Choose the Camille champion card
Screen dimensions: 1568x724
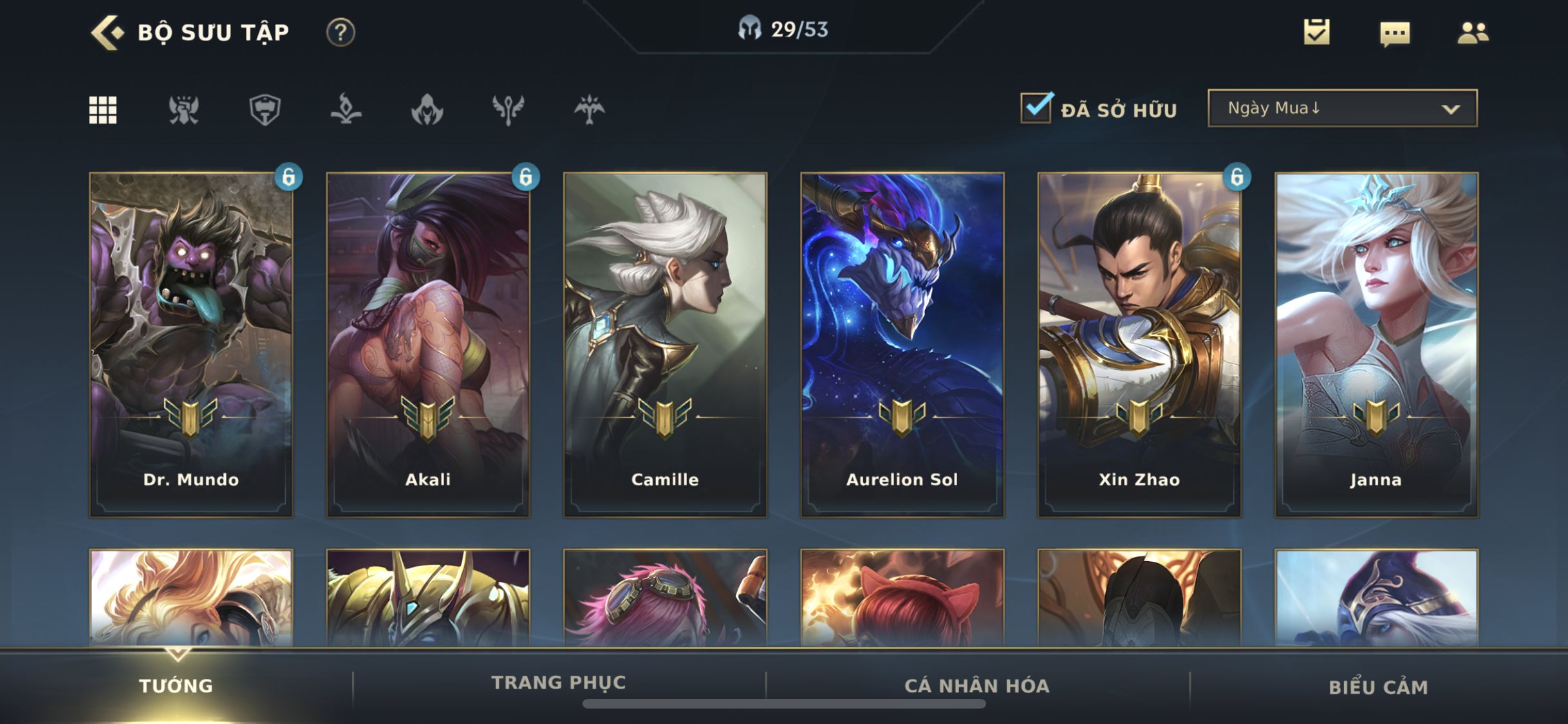coord(665,344)
